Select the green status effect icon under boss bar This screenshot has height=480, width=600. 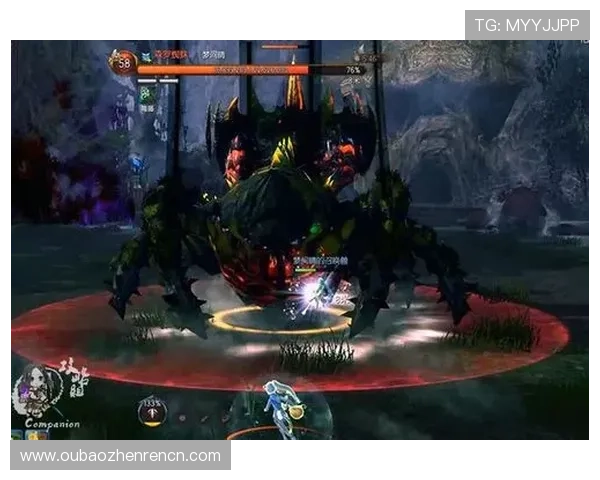click(x=146, y=92)
